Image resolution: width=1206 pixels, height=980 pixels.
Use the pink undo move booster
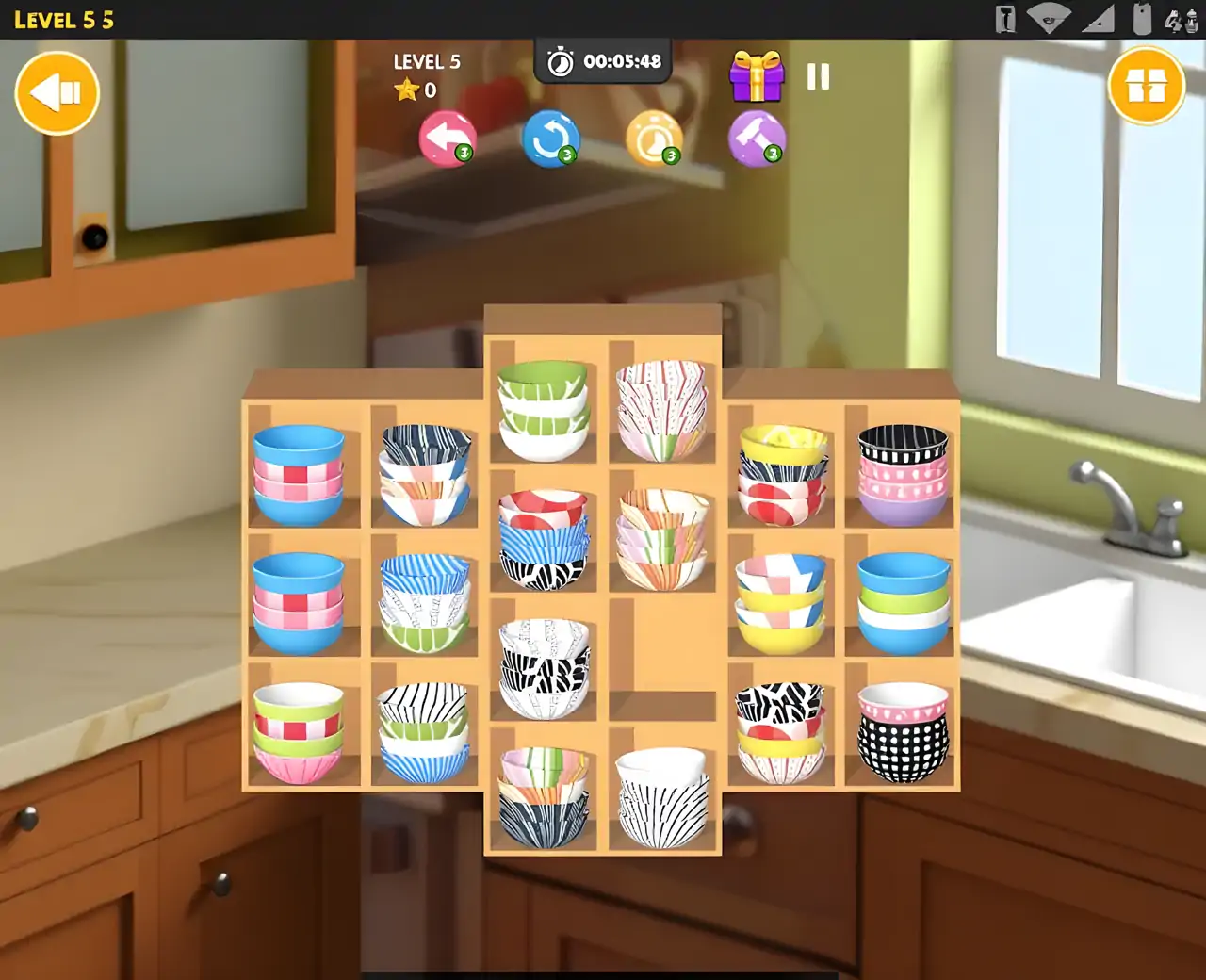(x=447, y=139)
